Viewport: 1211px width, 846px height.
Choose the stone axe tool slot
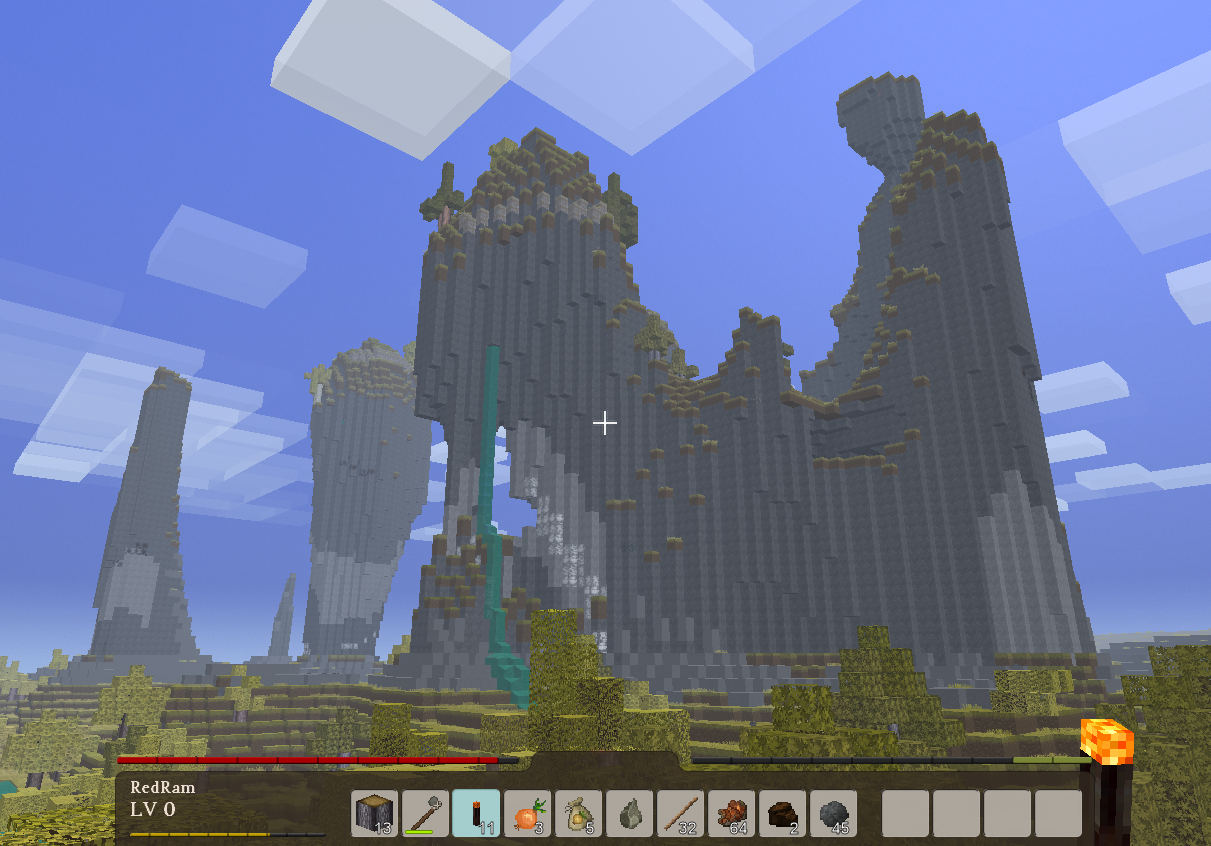425,813
